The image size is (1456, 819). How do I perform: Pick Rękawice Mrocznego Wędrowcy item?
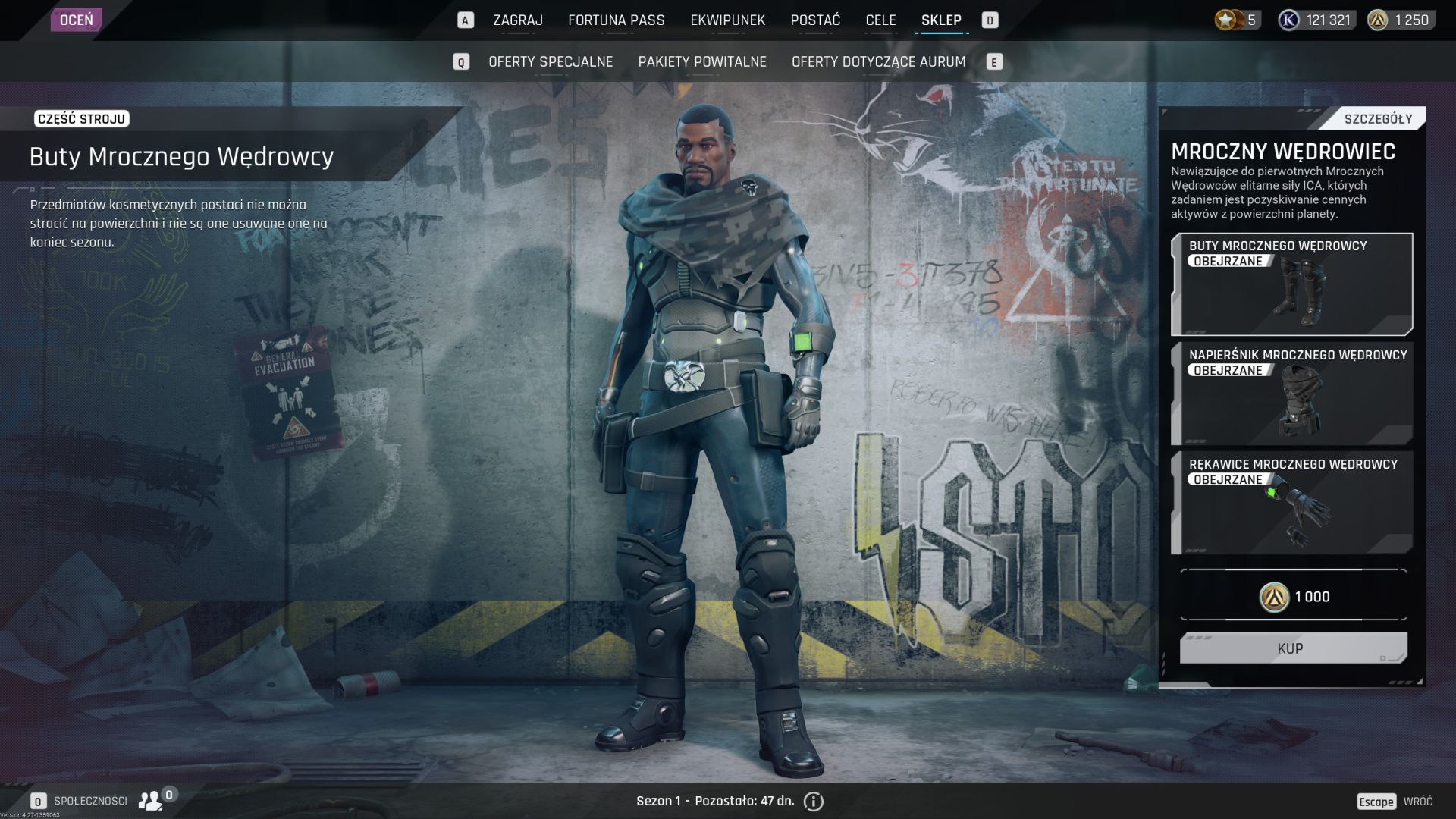pos(1291,503)
